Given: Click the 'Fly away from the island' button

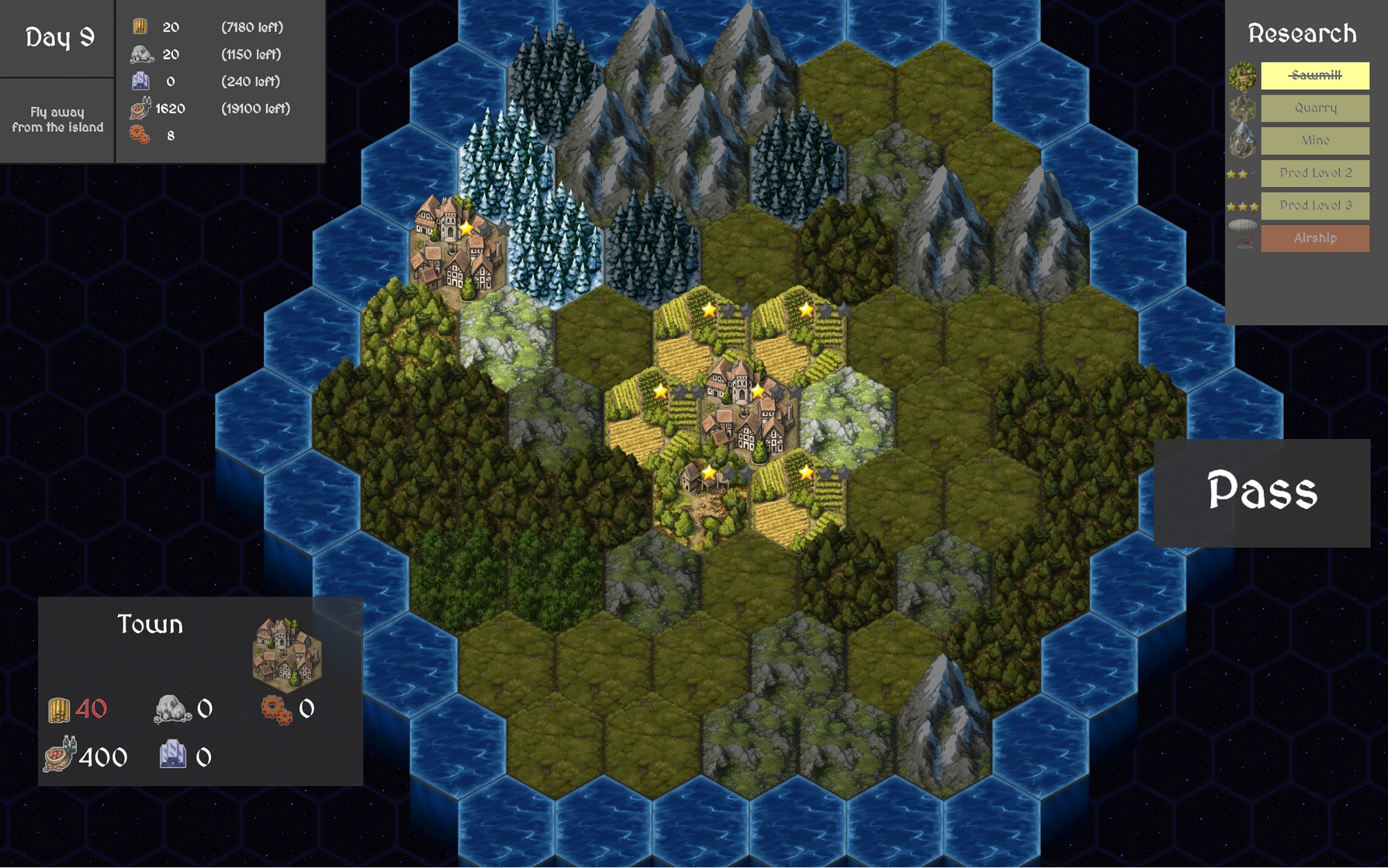Looking at the screenshot, I should tap(58, 119).
